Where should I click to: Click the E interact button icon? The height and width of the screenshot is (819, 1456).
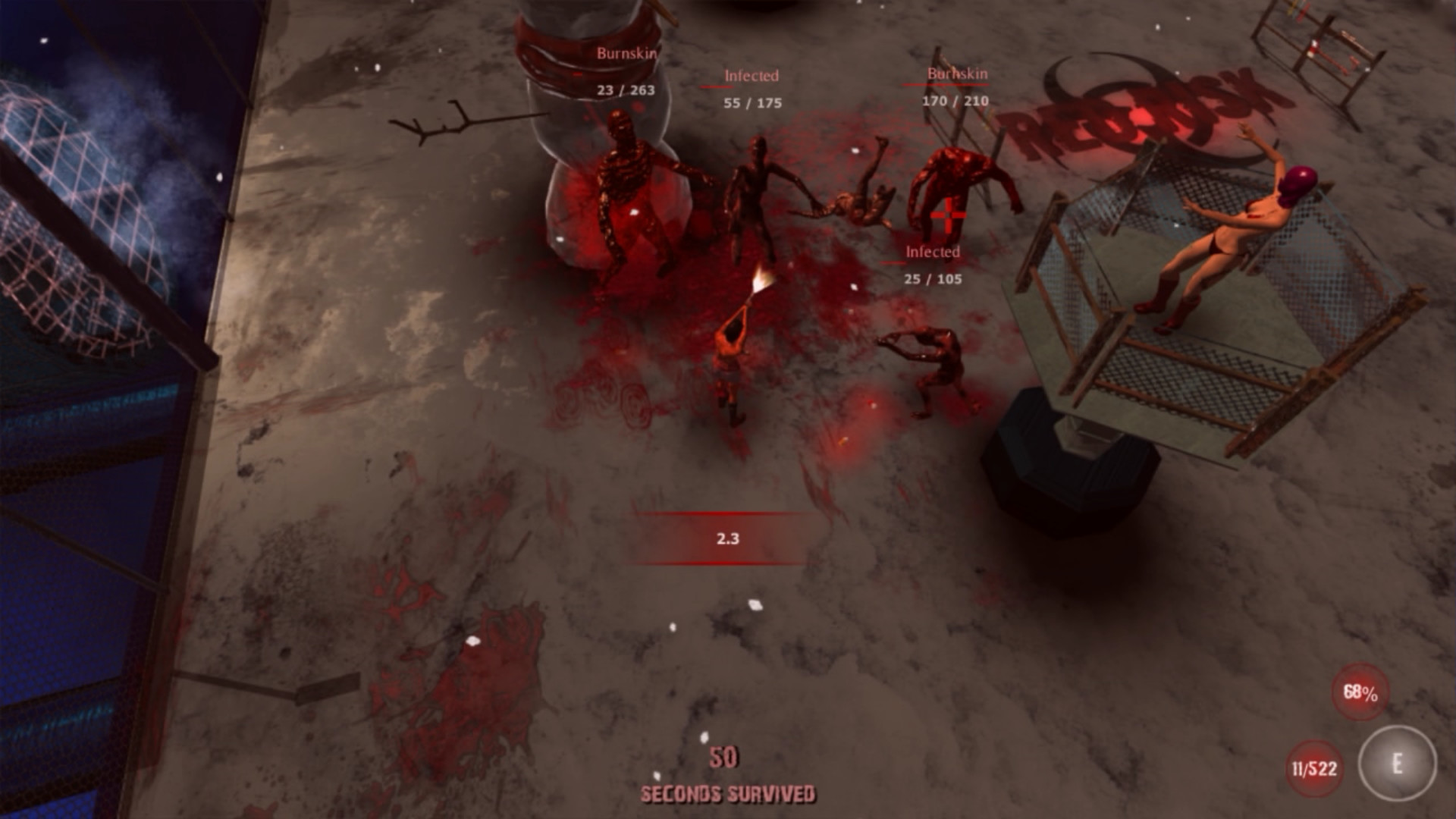point(1399,764)
